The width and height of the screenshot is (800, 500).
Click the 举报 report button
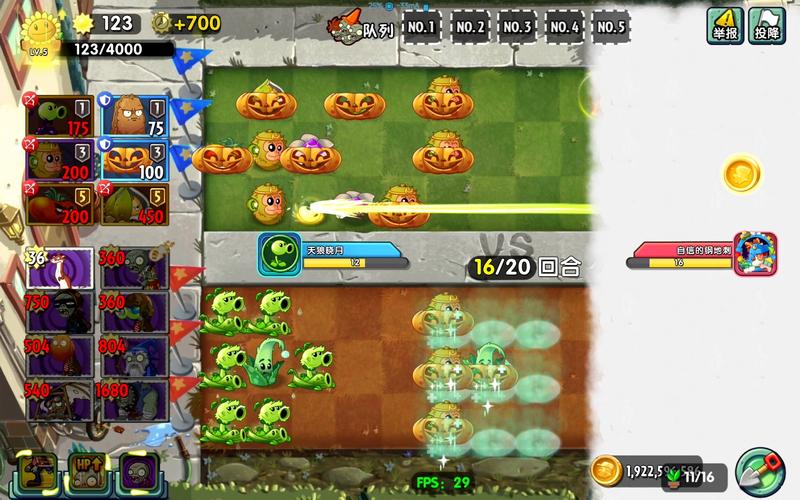[x=724, y=25]
